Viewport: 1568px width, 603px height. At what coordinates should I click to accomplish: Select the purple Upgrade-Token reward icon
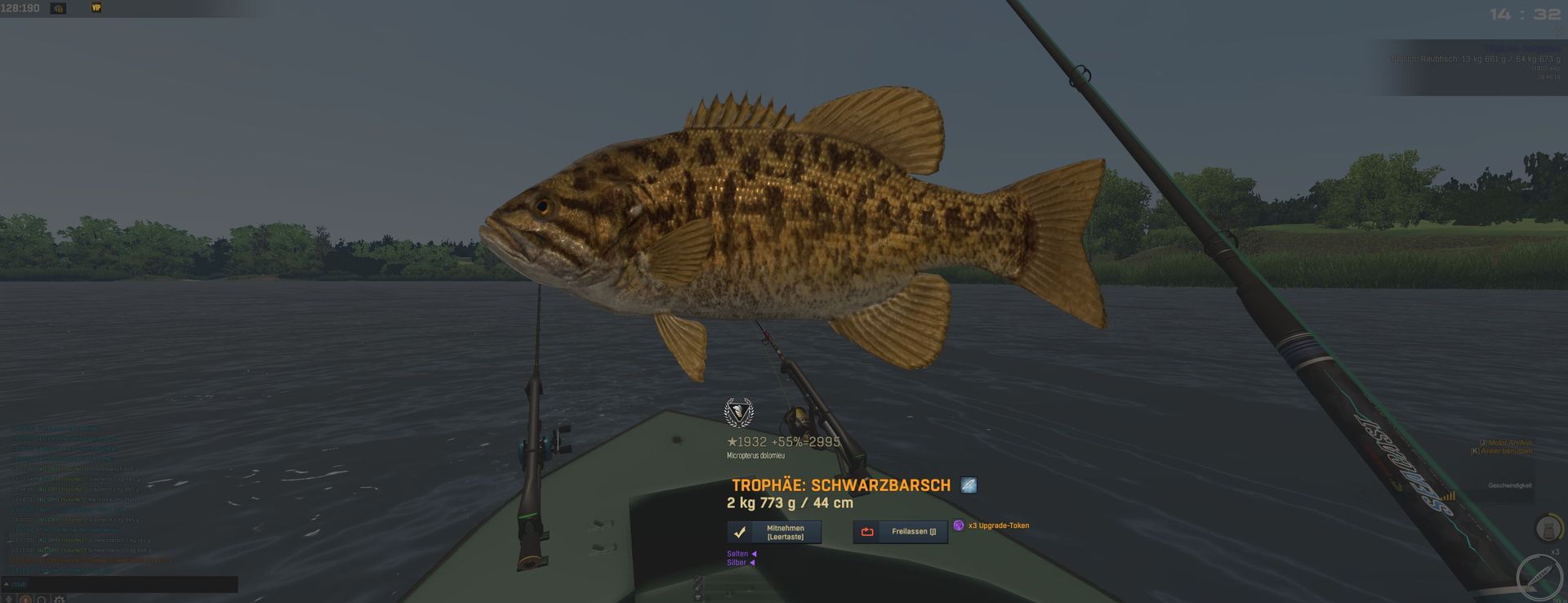point(959,525)
